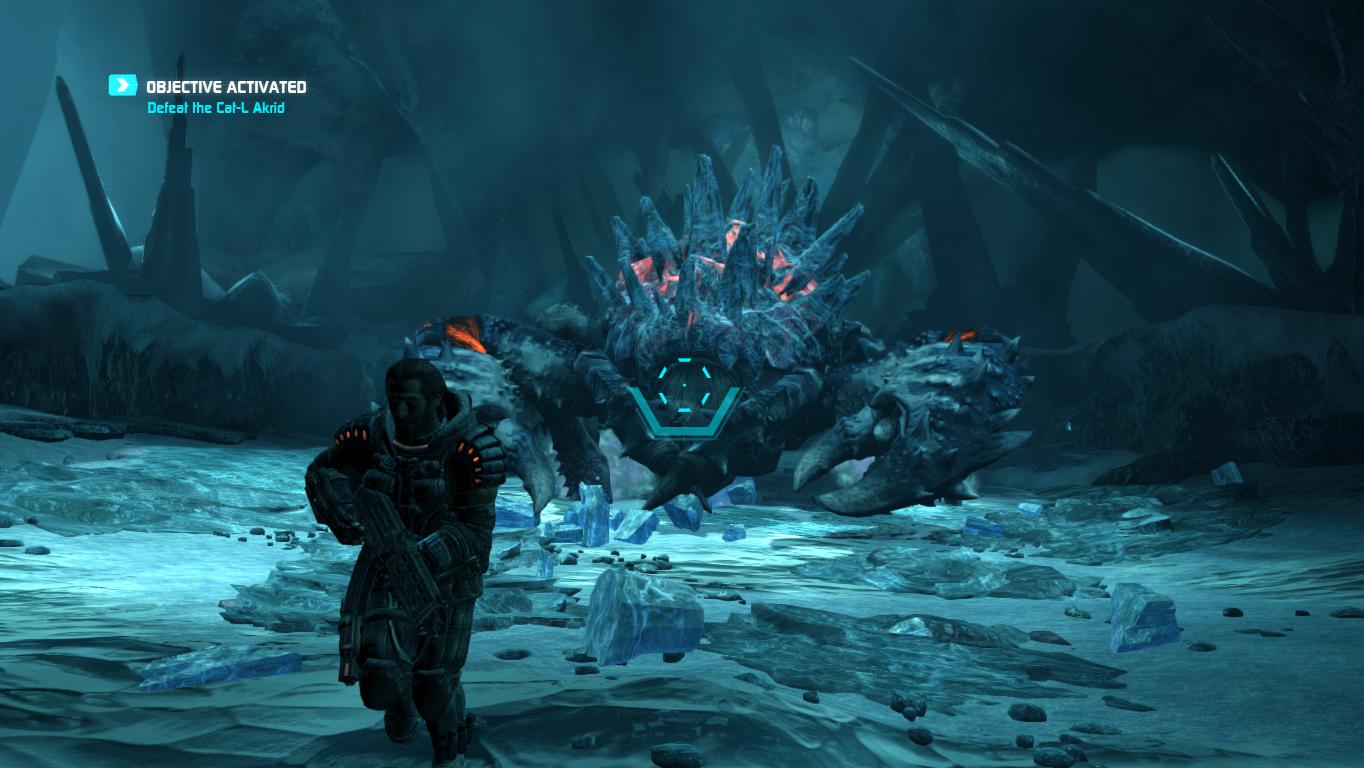Viewport: 1364px width, 768px height.
Task: Select the "Defeat the Cat-L Akrid" objective text
Action: [216, 108]
